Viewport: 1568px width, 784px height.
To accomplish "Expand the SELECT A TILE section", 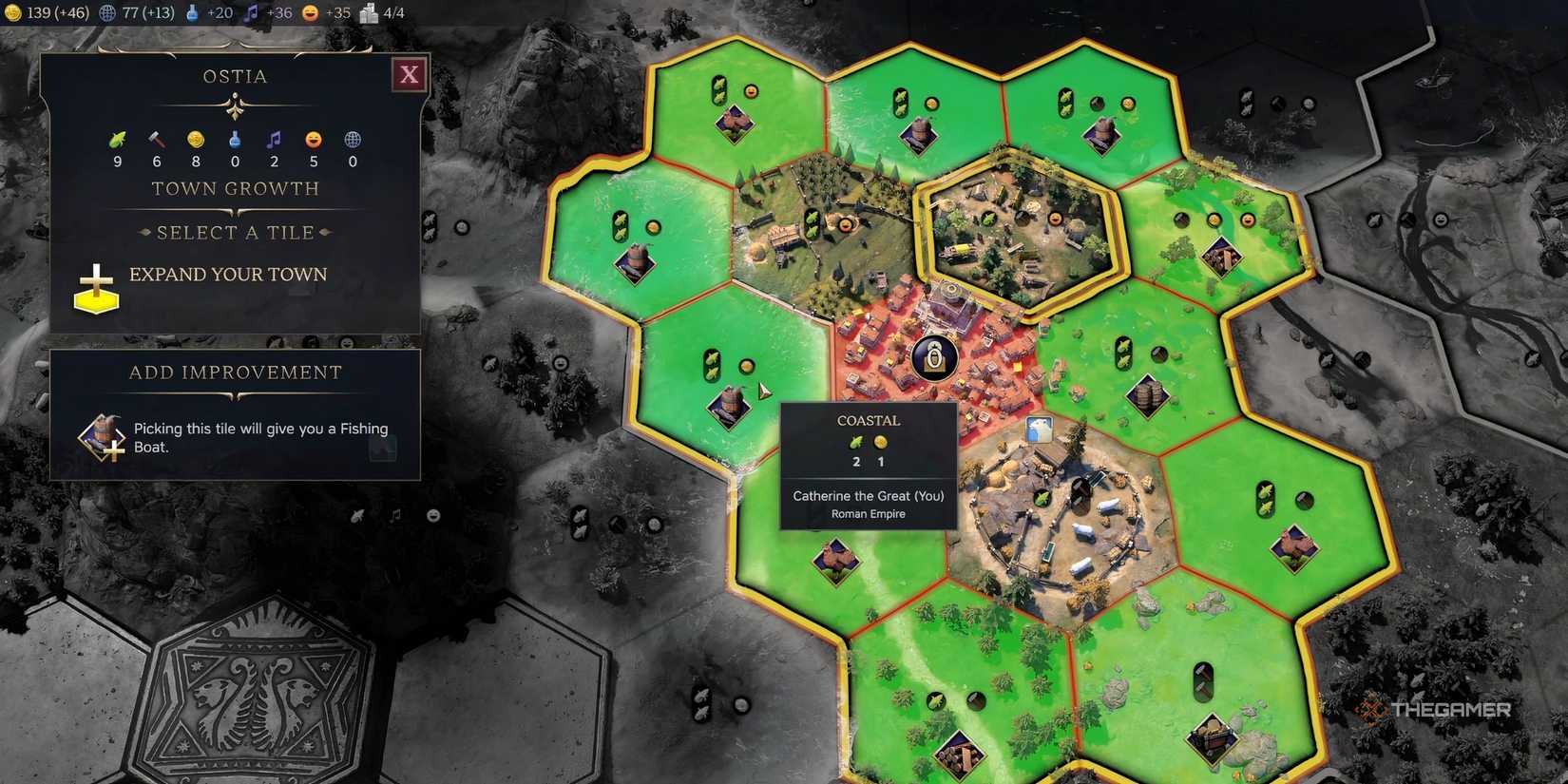I will (234, 232).
